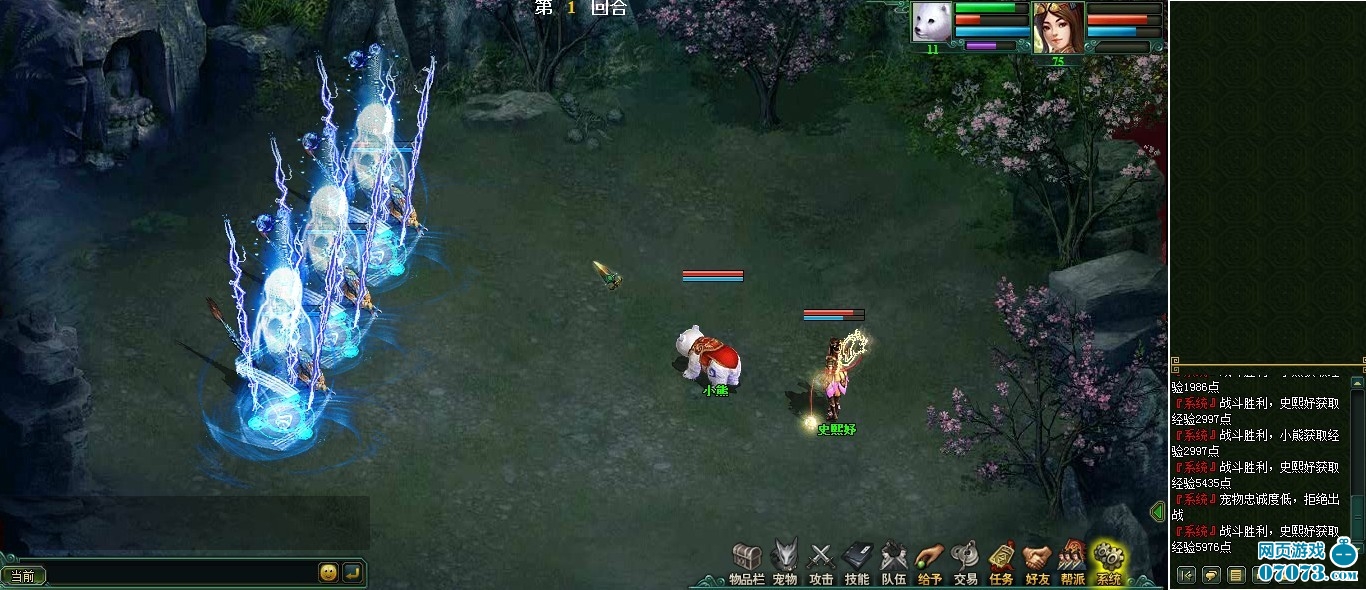
Task: Open the 交易 trade window
Action: 965,559
